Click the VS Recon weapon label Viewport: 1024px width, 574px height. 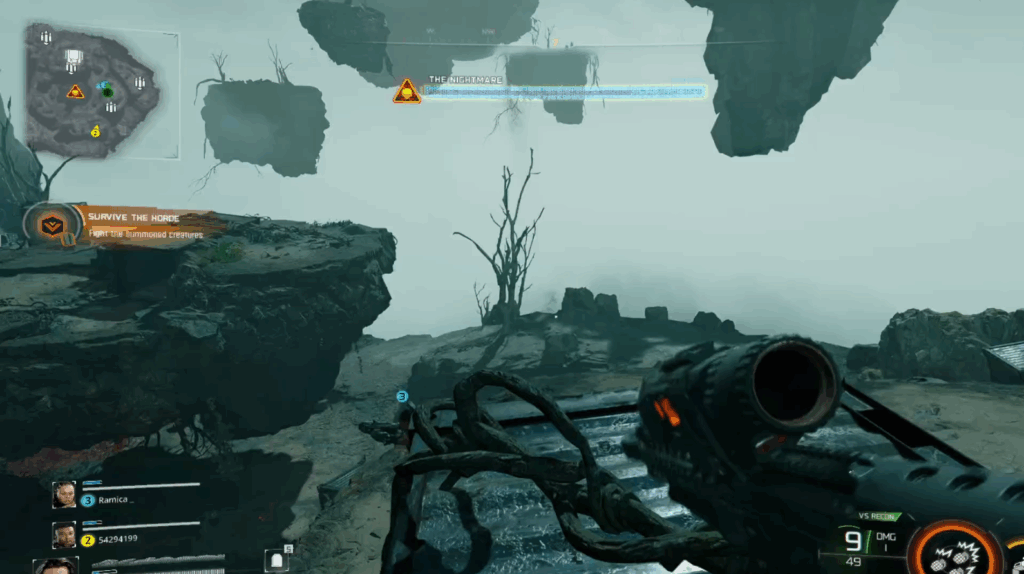tap(877, 516)
